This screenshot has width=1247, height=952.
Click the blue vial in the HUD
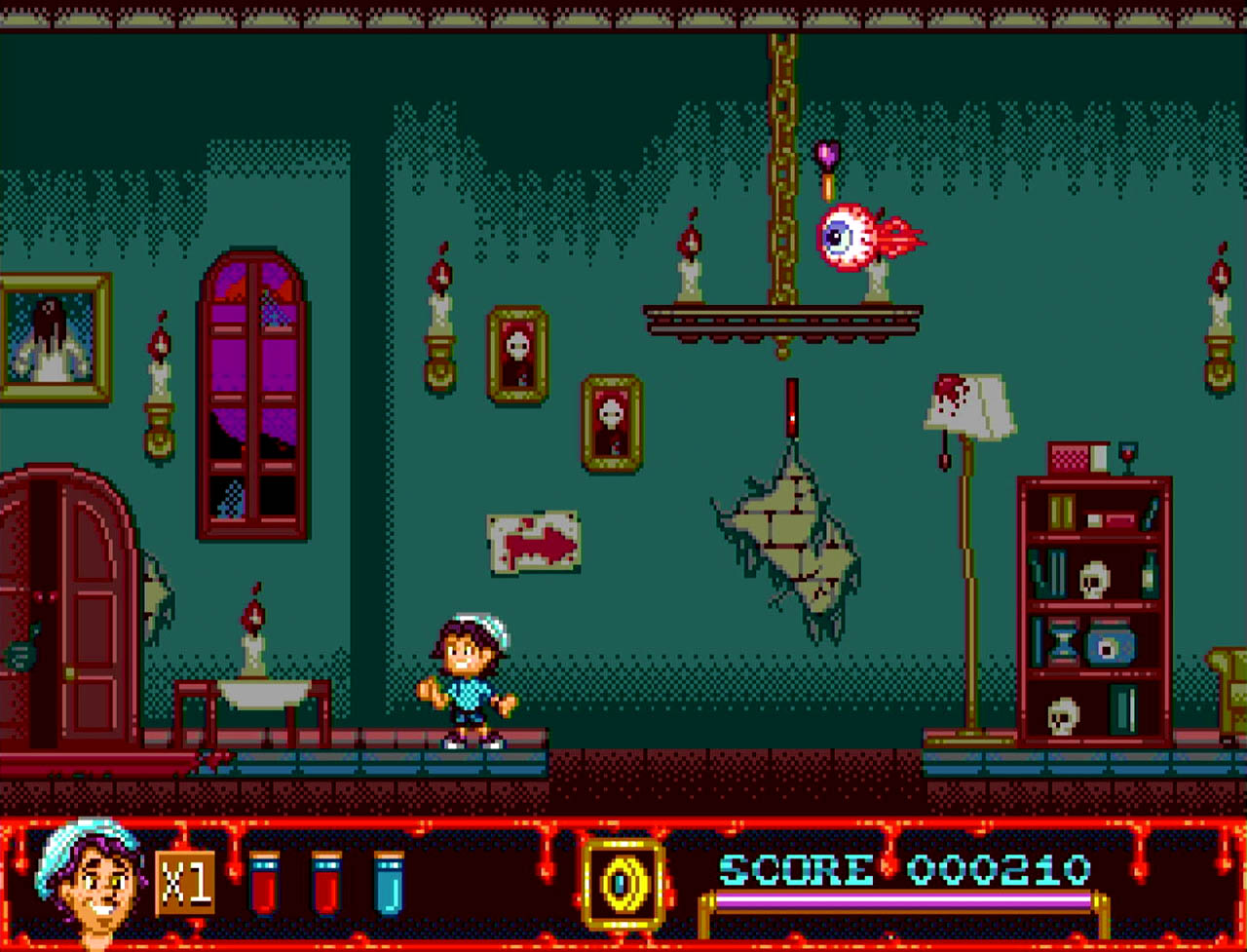point(389,884)
